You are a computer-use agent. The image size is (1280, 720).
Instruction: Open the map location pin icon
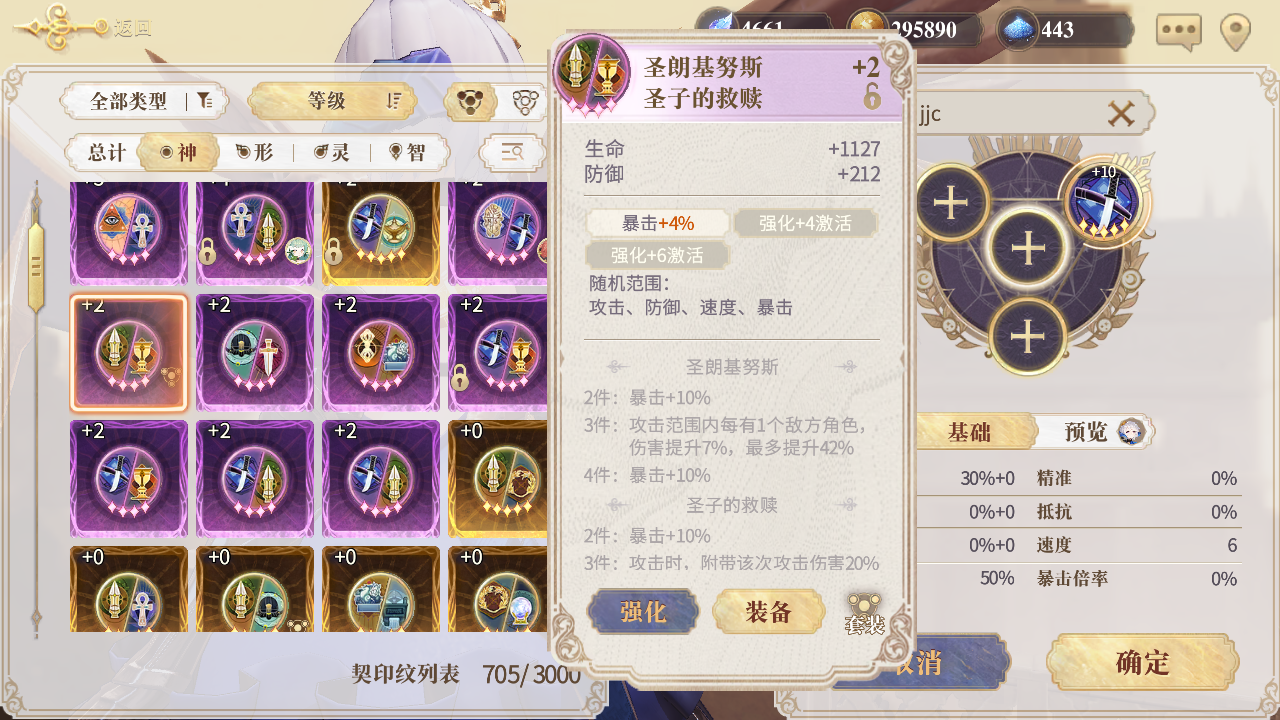click(1234, 30)
